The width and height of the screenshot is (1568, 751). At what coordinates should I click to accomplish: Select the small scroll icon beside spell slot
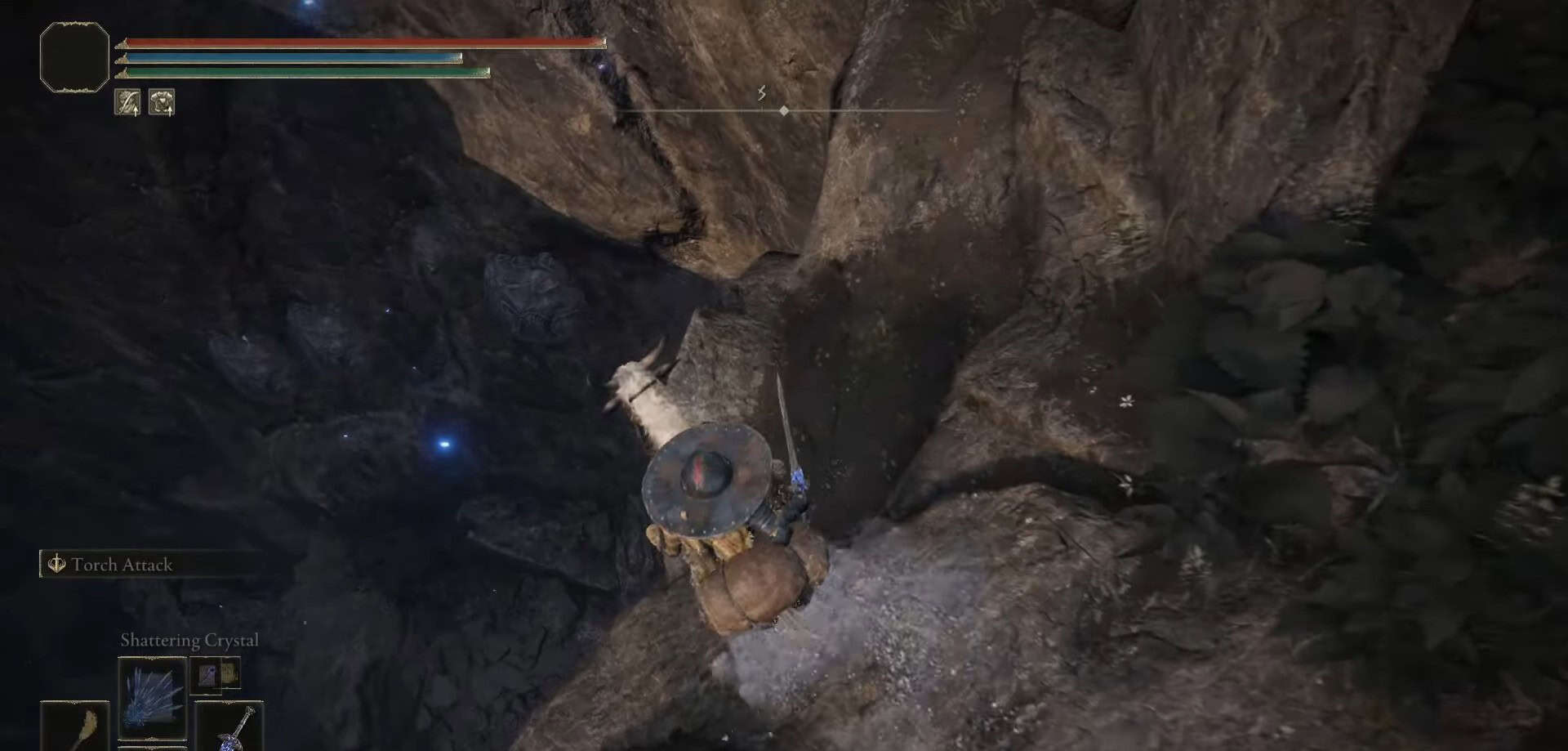tap(216, 674)
